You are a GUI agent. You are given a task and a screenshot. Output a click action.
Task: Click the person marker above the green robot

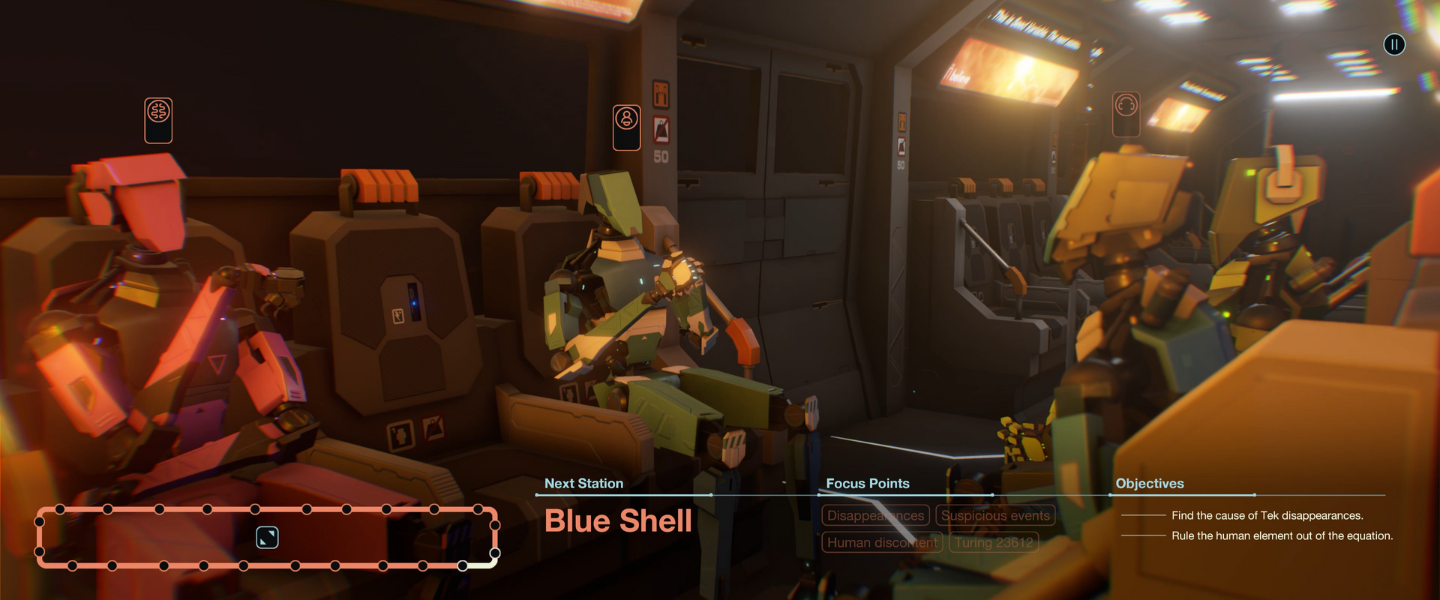pos(627,127)
